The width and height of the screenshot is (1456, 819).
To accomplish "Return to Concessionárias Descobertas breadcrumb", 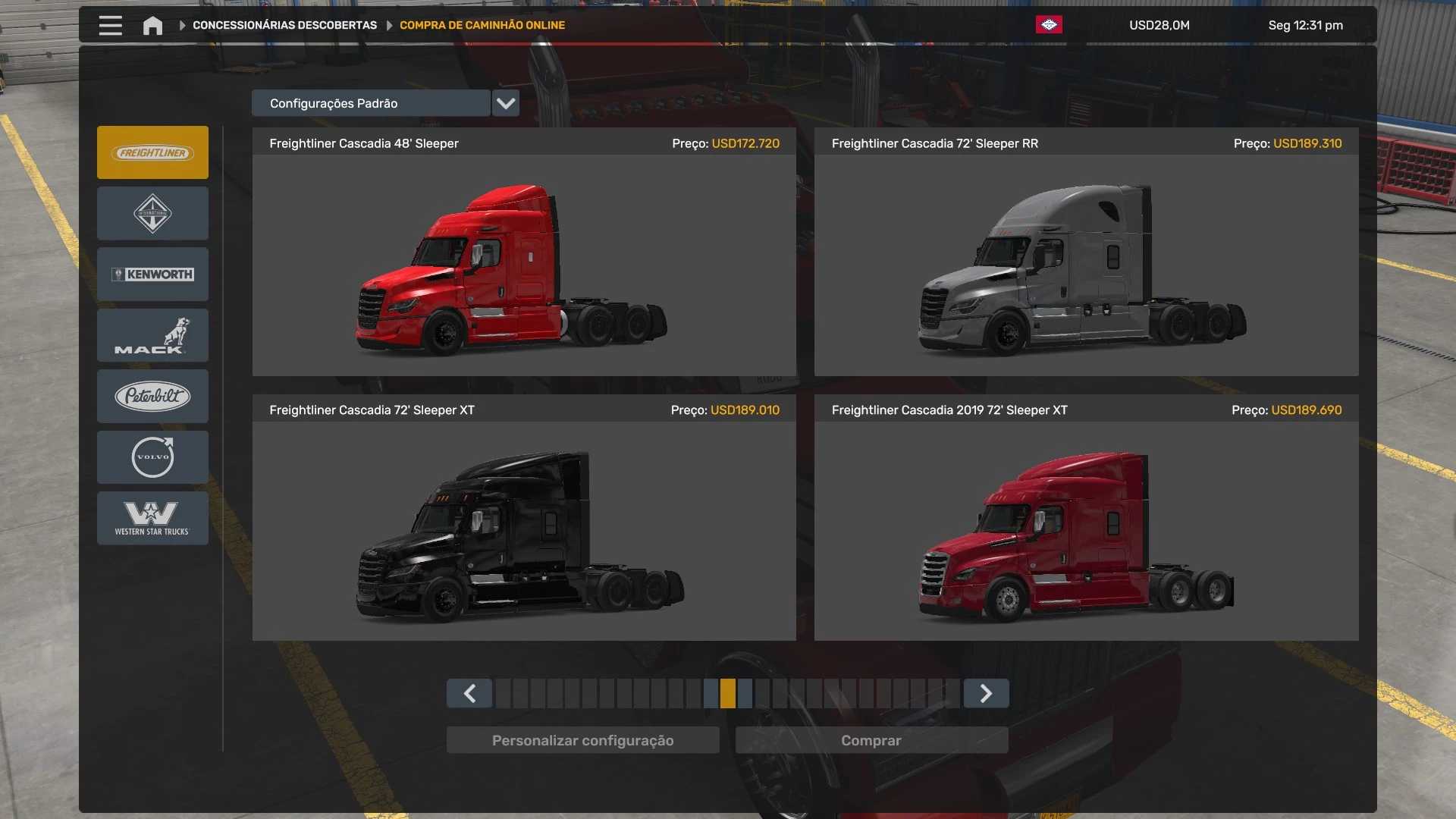I will pyautogui.click(x=284, y=25).
